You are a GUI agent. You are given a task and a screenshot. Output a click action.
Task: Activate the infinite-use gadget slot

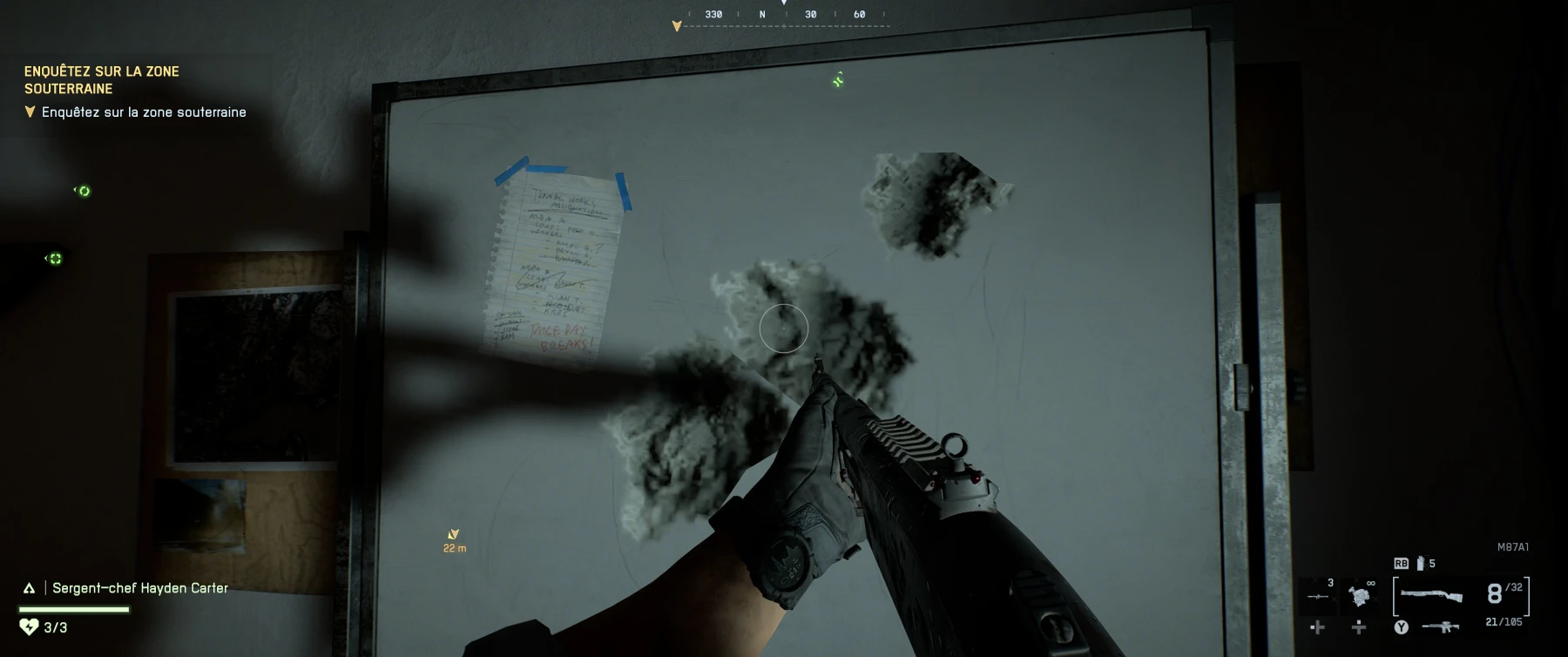(x=1358, y=596)
